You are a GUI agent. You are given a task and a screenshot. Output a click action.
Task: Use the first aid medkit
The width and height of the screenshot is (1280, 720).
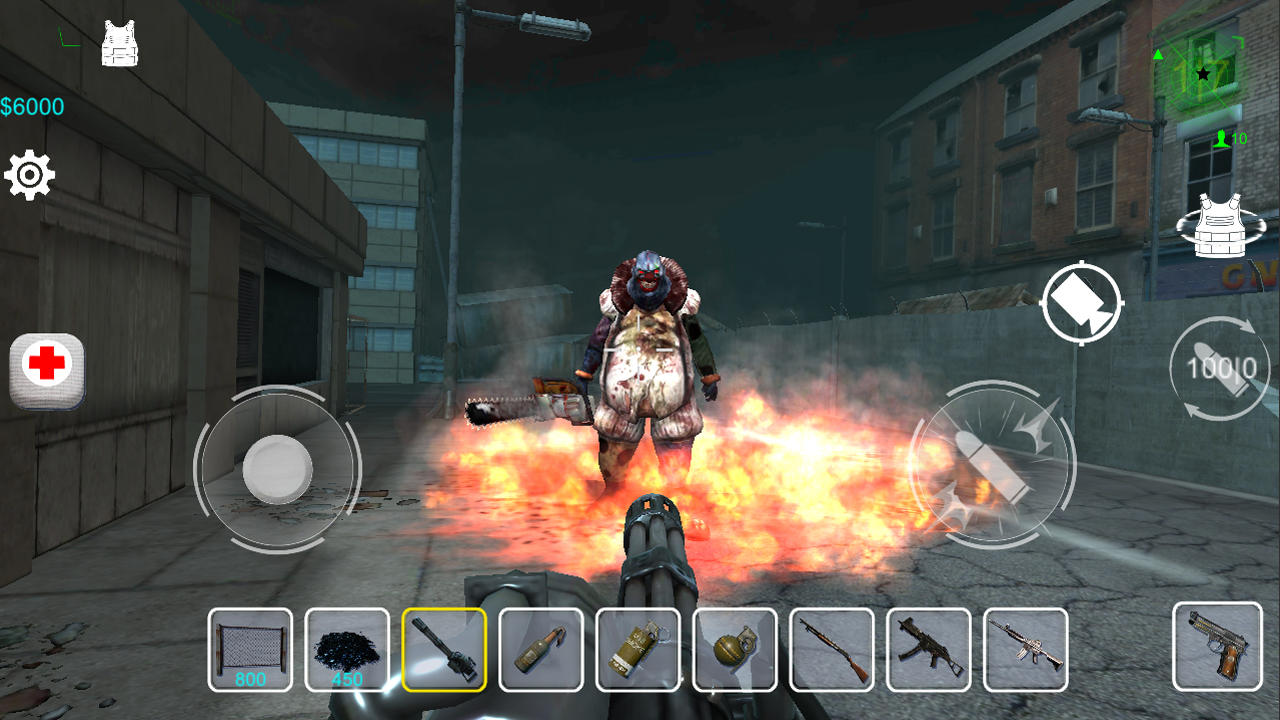point(45,368)
